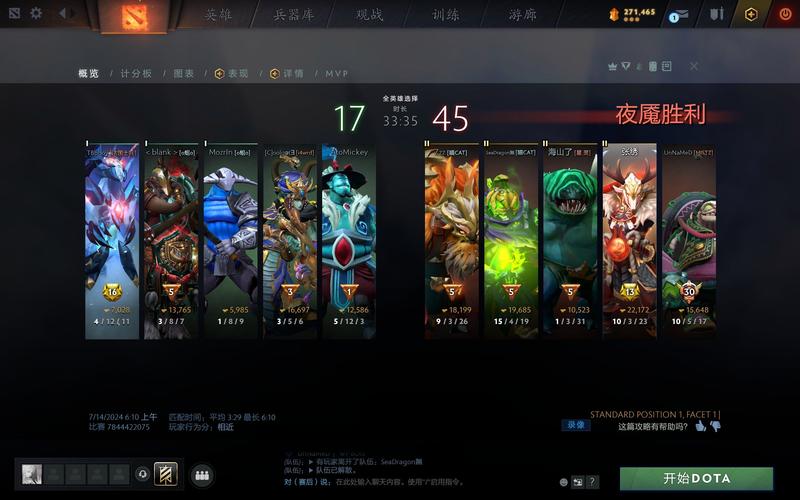Give the guide a thumbs up
Viewport: 800px width, 500px height.
(x=700, y=426)
